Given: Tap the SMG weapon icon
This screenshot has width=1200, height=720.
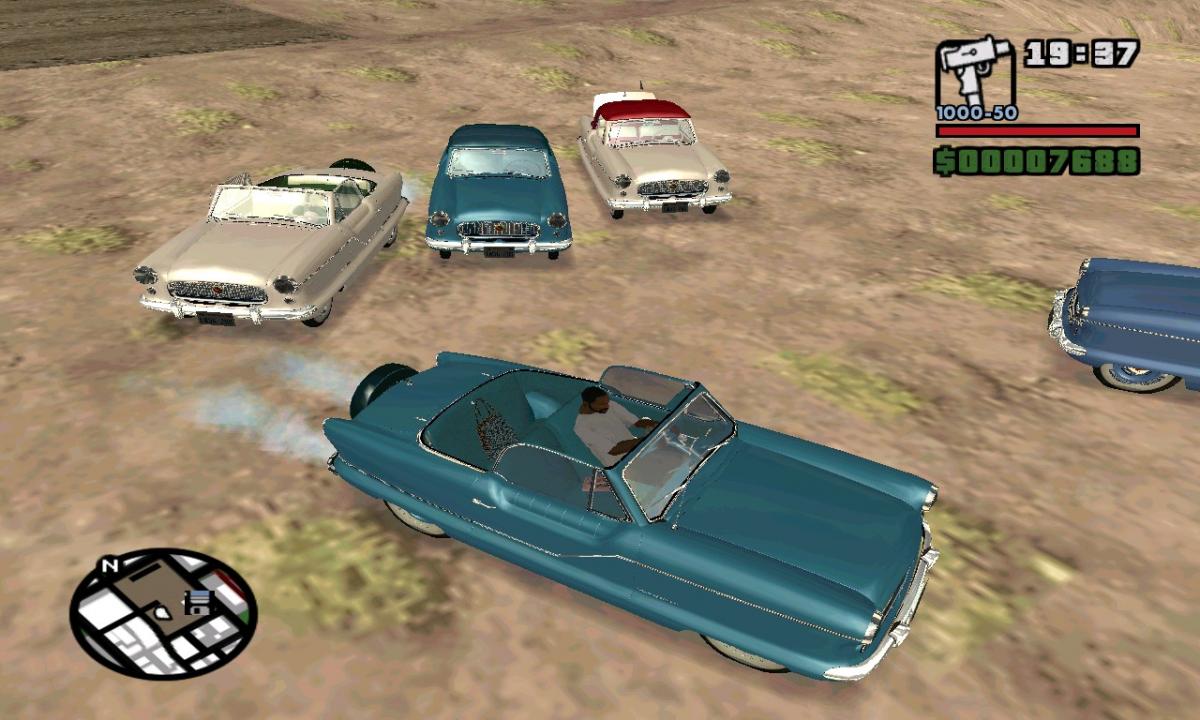Looking at the screenshot, I should pos(975,74).
